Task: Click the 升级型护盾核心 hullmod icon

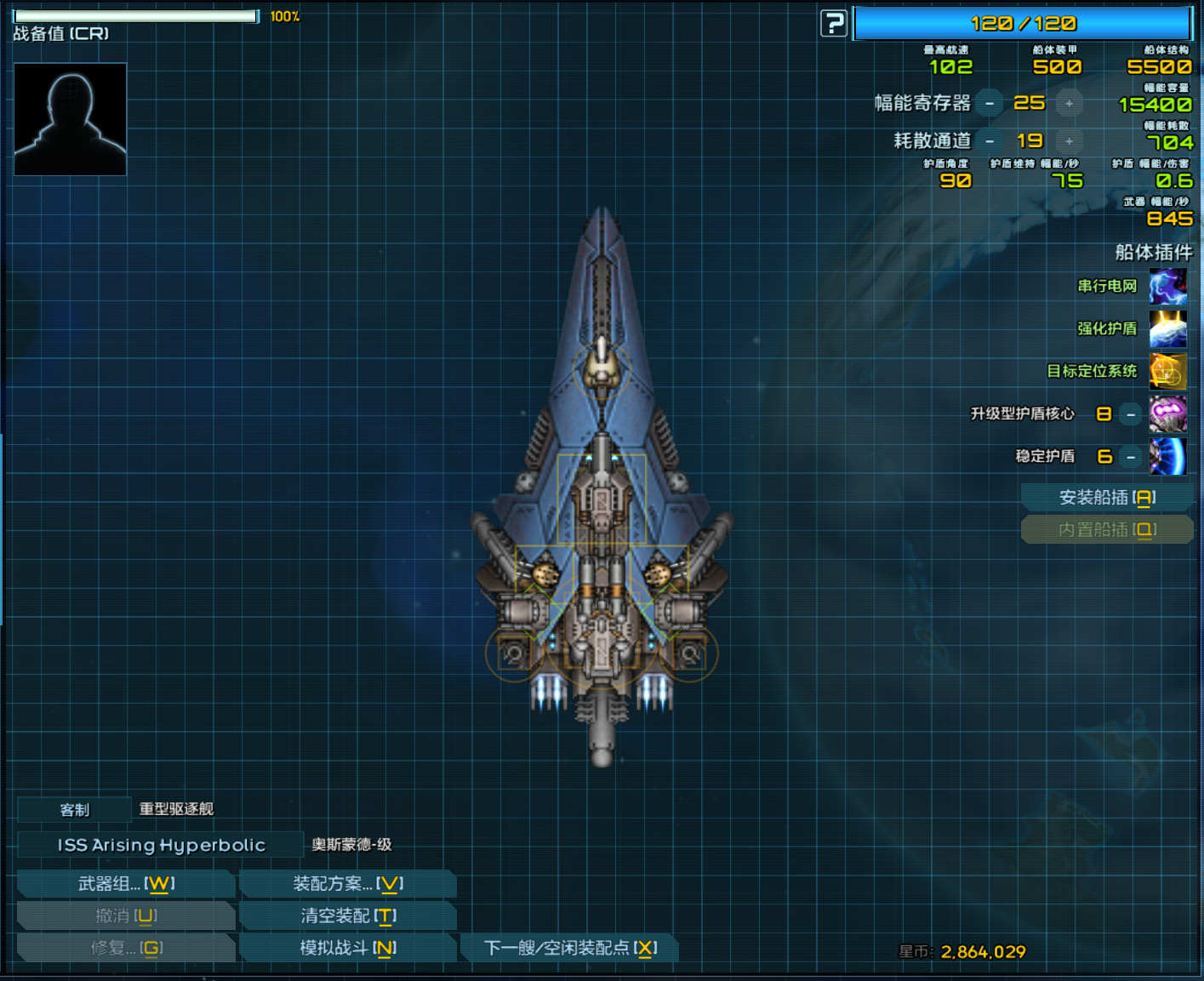Action: [1167, 414]
